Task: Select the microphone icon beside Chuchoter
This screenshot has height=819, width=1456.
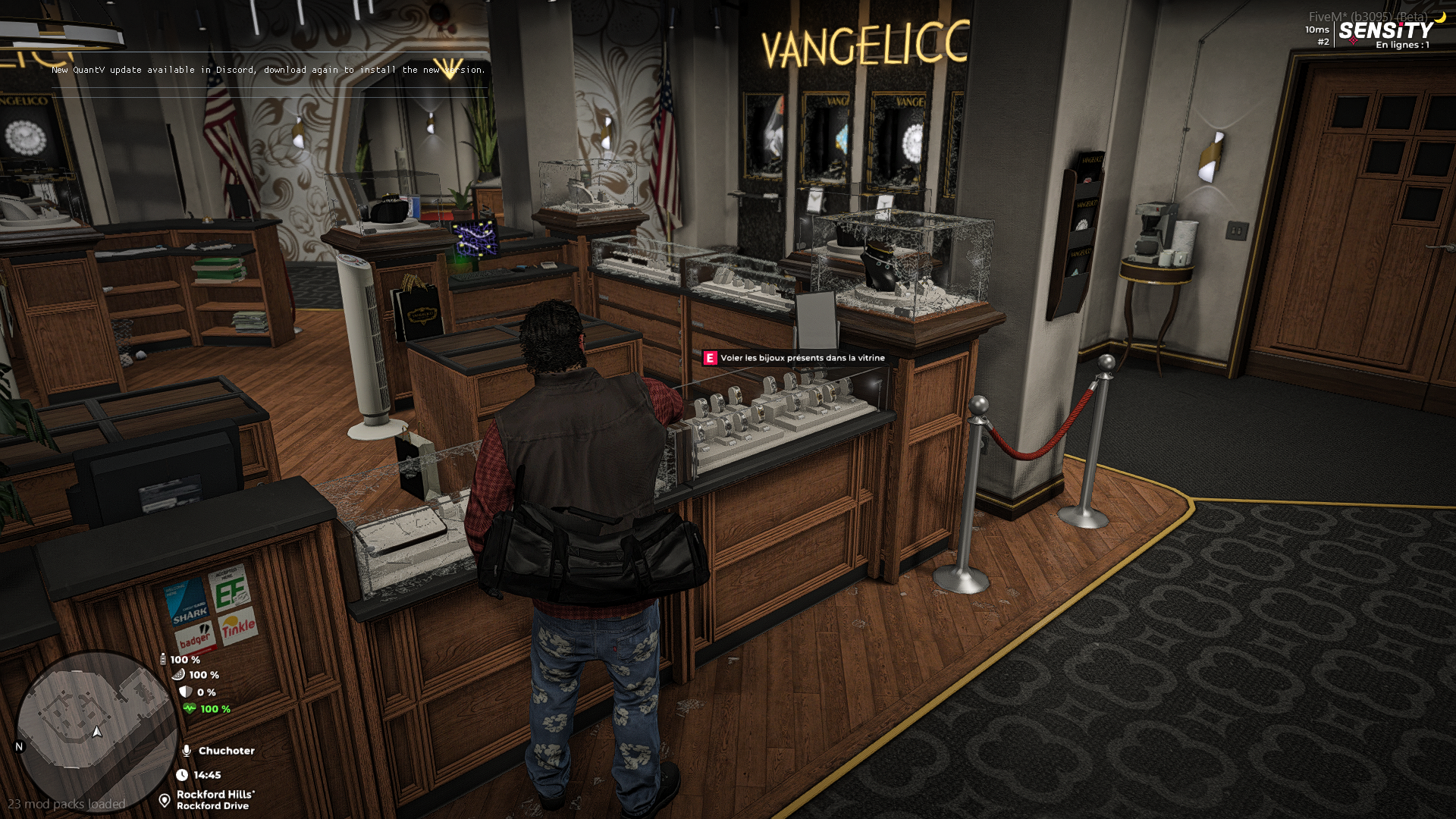Action: [x=187, y=751]
